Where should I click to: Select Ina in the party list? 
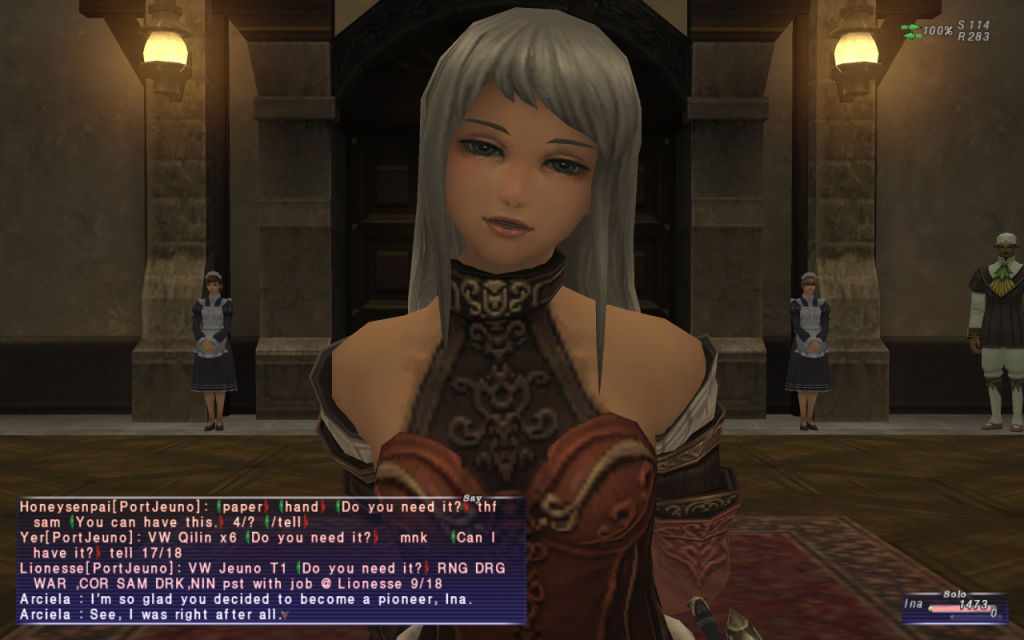point(914,604)
